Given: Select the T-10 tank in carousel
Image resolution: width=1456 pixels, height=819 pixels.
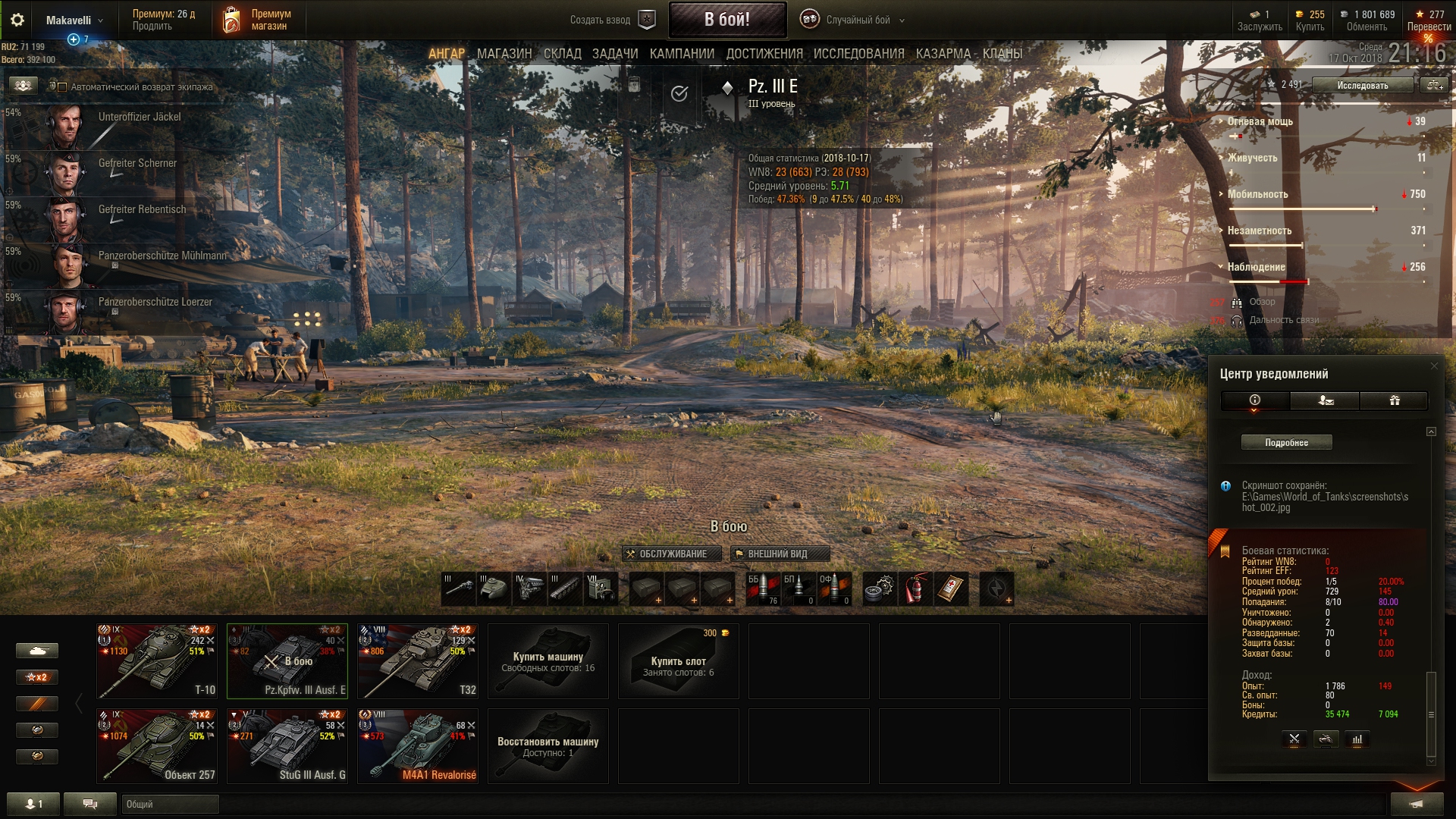Looking at the screenshot, I should 157,661.
